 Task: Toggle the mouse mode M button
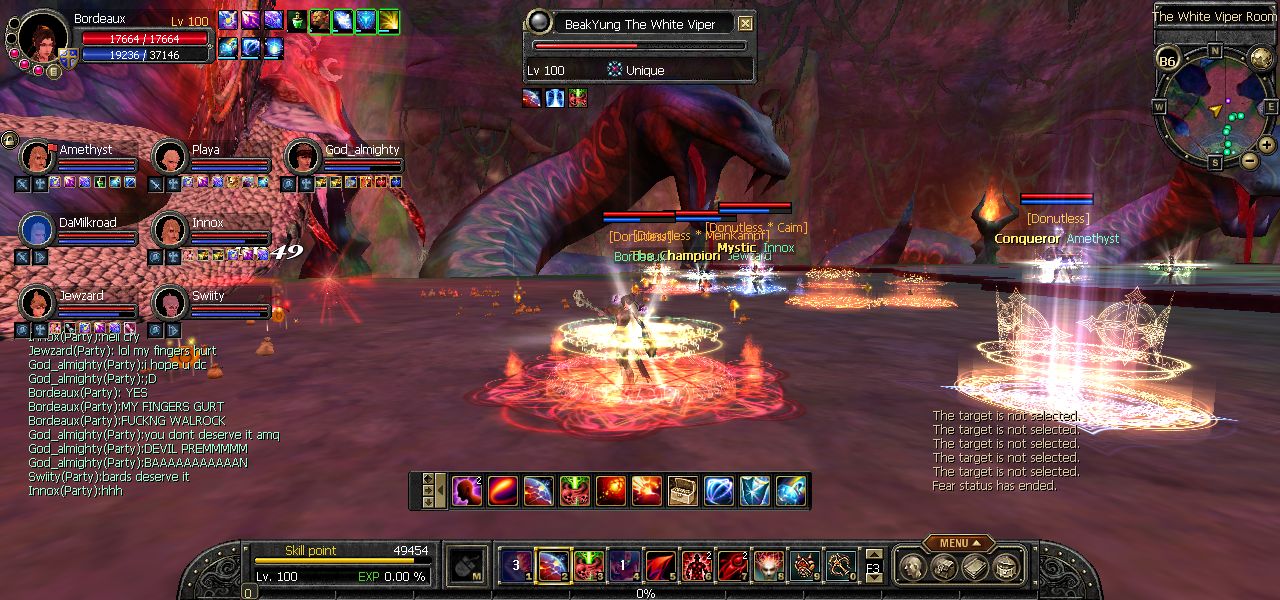(467, 567)
